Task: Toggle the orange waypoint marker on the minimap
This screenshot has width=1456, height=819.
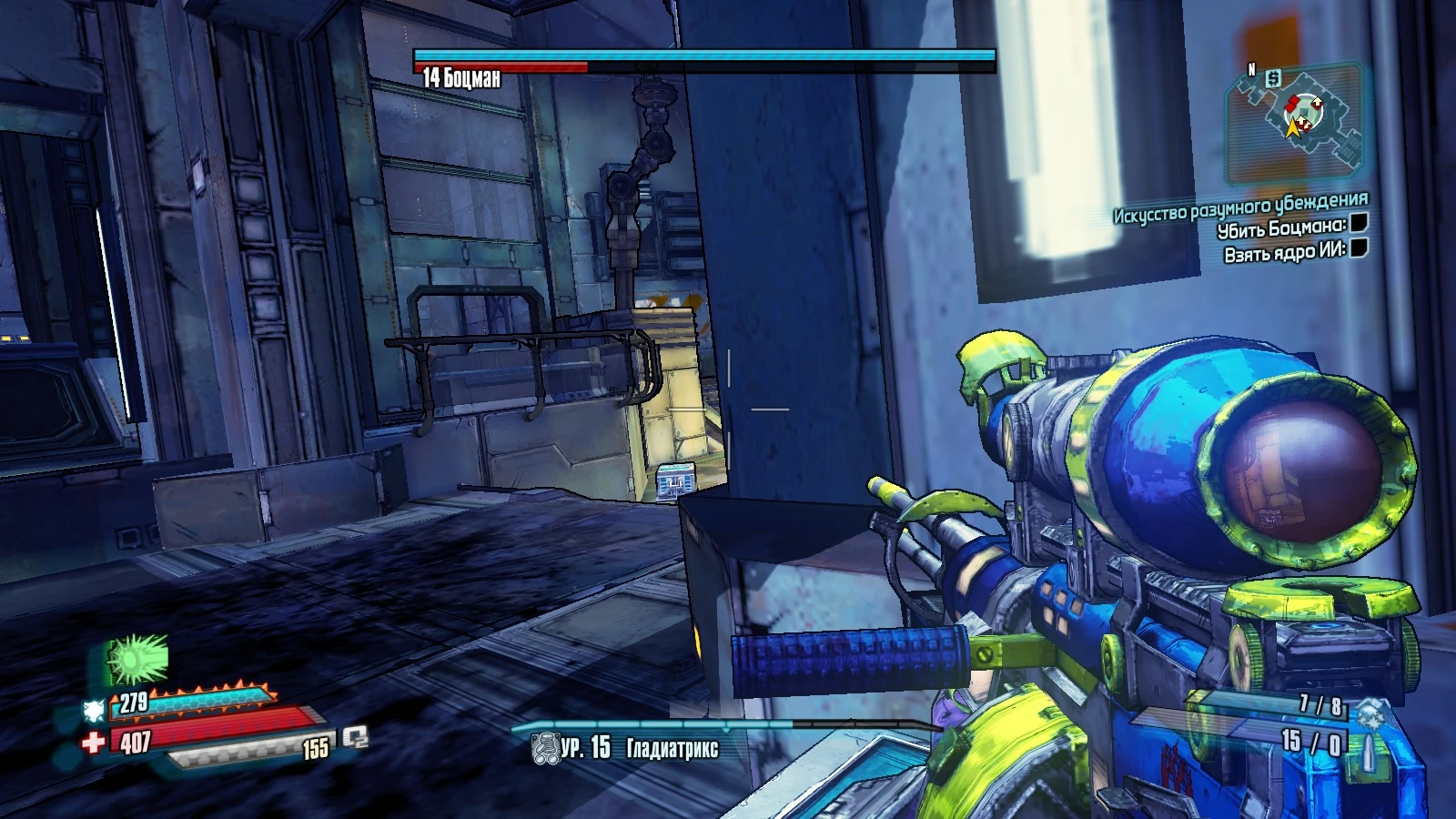Action: point(1295,126)
